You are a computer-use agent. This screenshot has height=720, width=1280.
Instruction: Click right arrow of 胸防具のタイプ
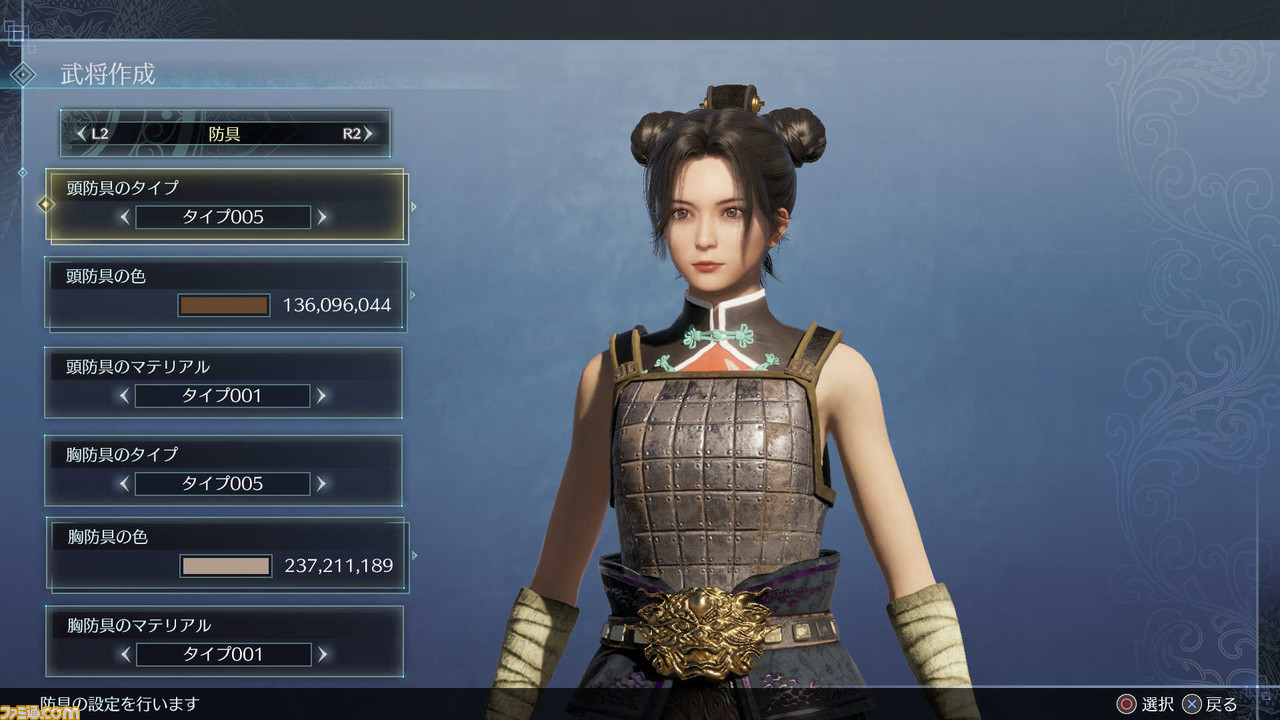[x=321, y=484]
